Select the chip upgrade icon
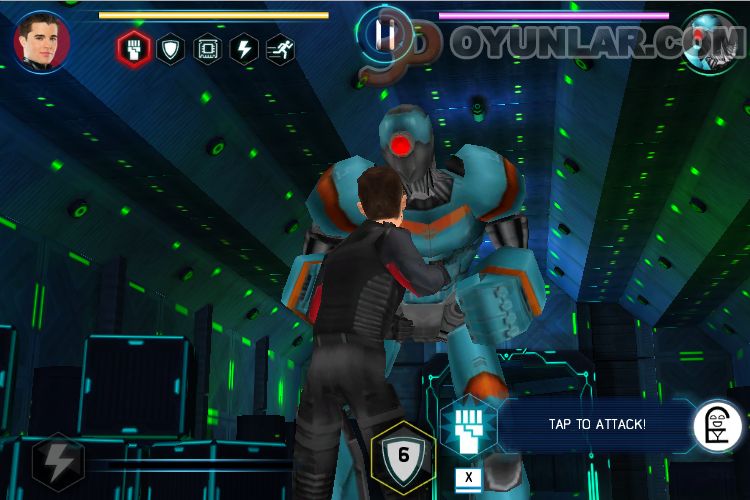Screen dimensions: 750x500 tap(209, 49)
